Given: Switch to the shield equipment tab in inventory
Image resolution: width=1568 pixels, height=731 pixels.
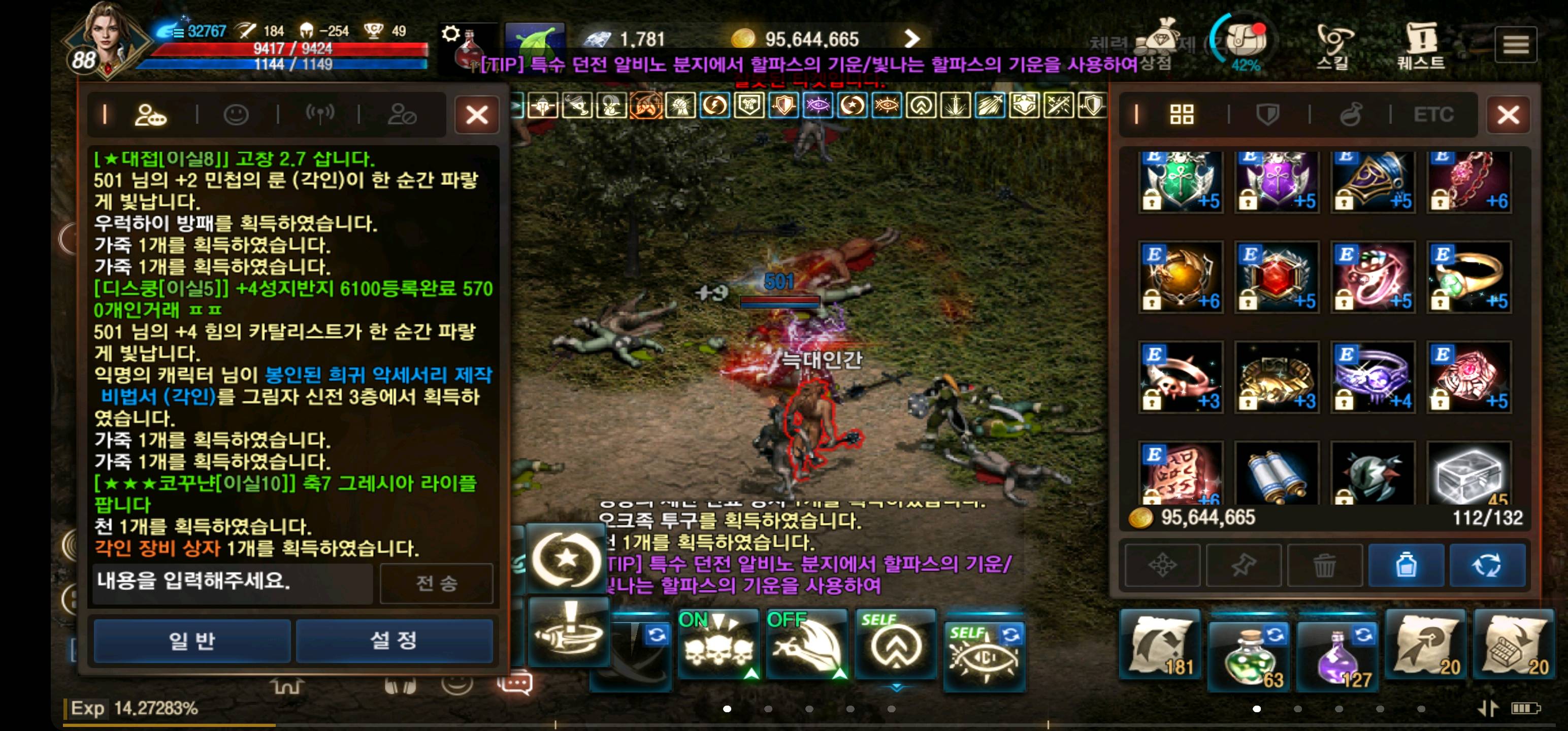Looking at the screenshot, I should tap(1268, 114).
